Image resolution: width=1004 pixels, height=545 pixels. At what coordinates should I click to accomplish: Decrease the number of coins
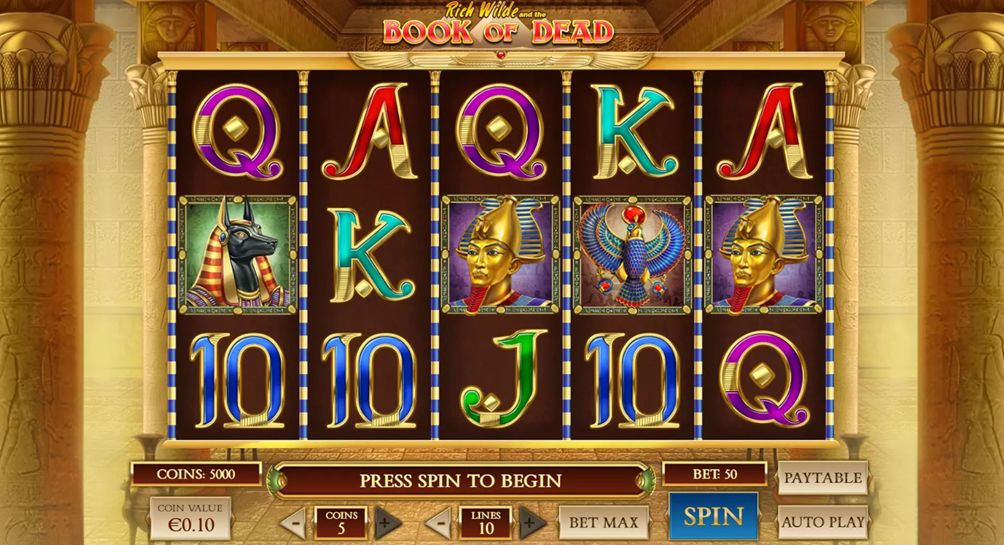point(293,522)
